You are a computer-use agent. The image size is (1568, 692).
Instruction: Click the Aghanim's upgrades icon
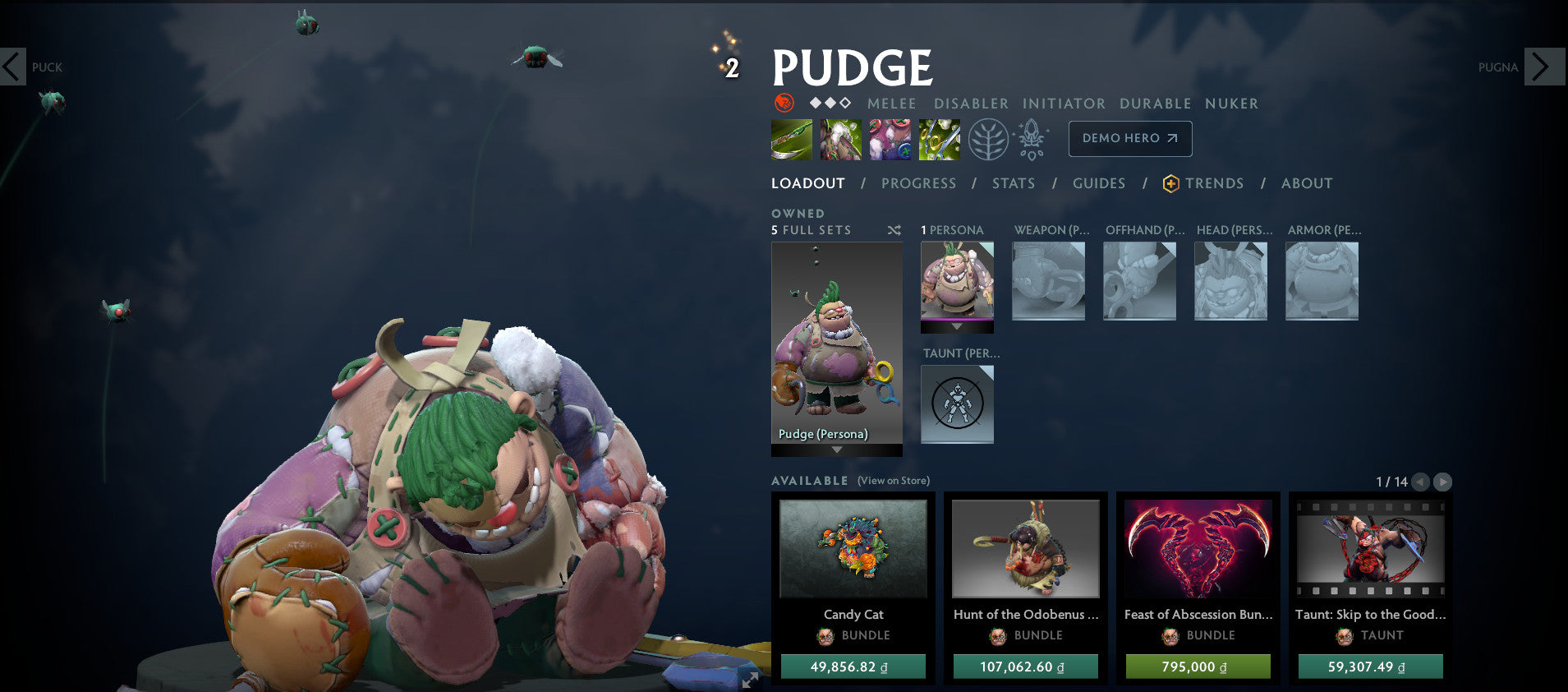[x=1031, y=138]
